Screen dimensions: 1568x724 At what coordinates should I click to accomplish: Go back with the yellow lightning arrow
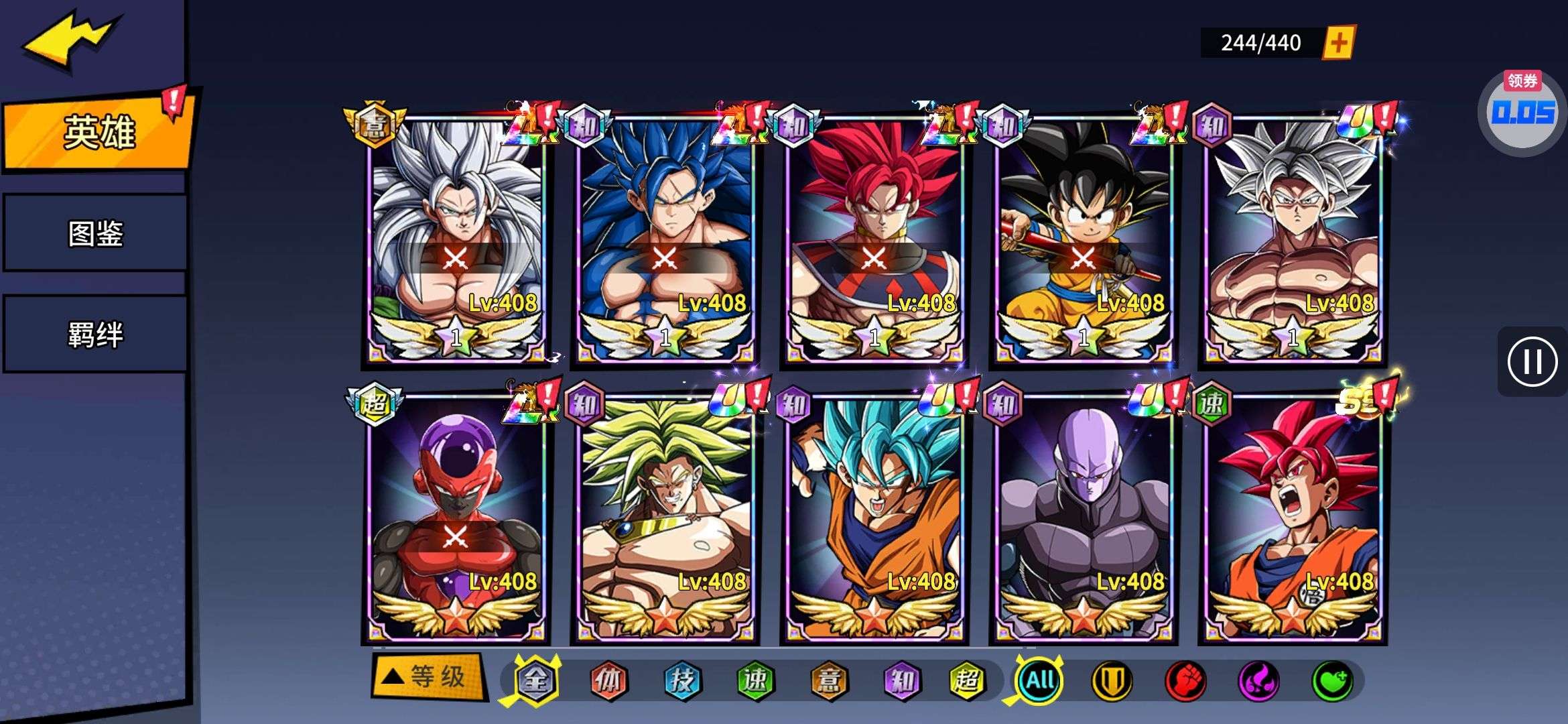click(70, 40)
